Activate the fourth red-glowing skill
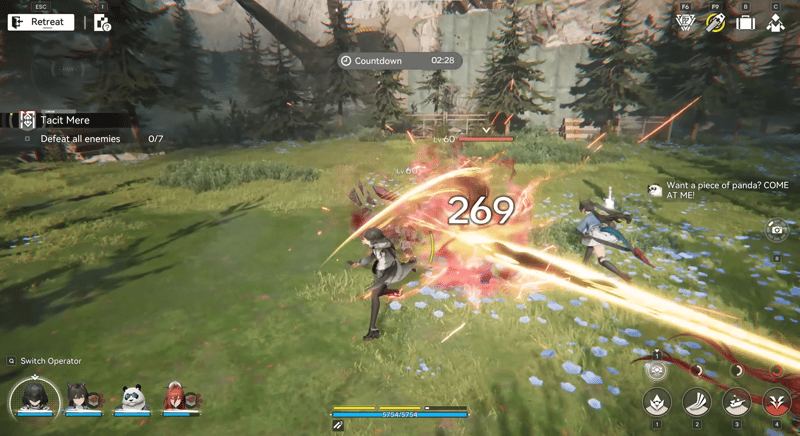This screenshot has width=800, height=436. pyautogui.click(x=776, y=402)
